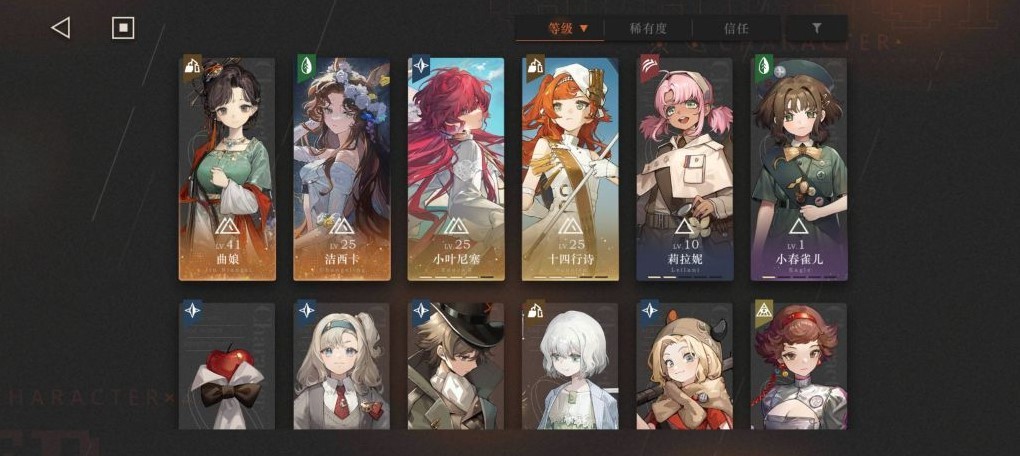The image size is (1020, 456).
Task: Open the 十四行诗 character card
Action: coord(570,168)
